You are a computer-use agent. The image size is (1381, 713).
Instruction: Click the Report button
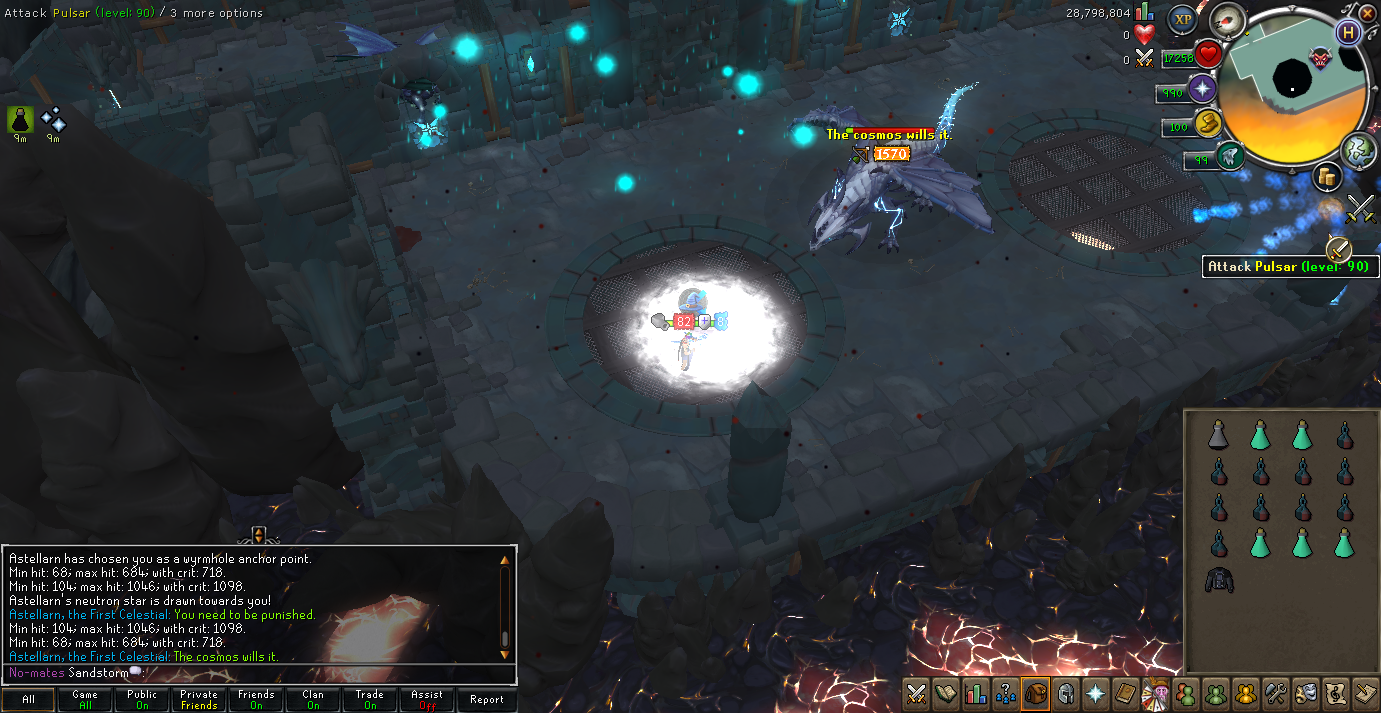click(486, 700)
